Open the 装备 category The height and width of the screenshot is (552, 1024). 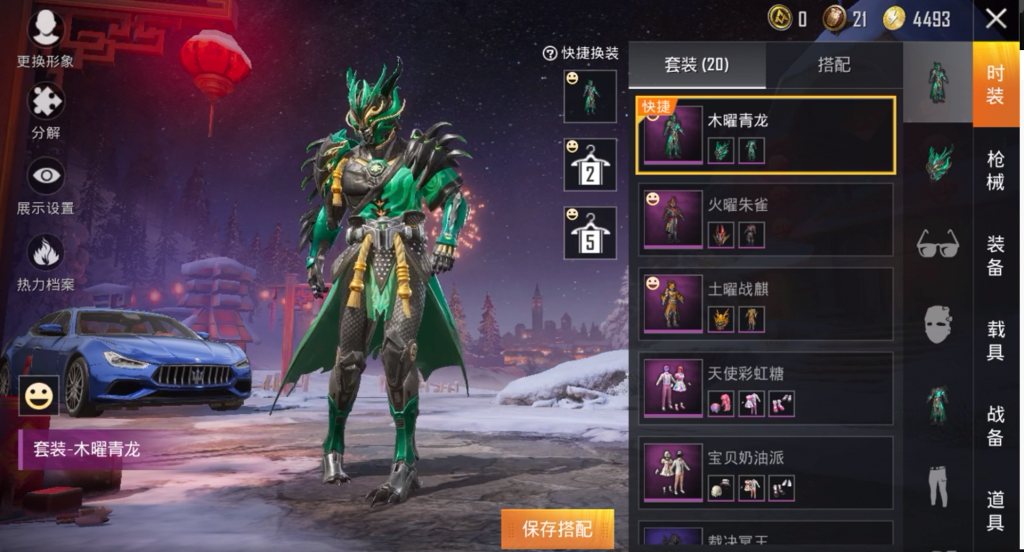[996, 255]
